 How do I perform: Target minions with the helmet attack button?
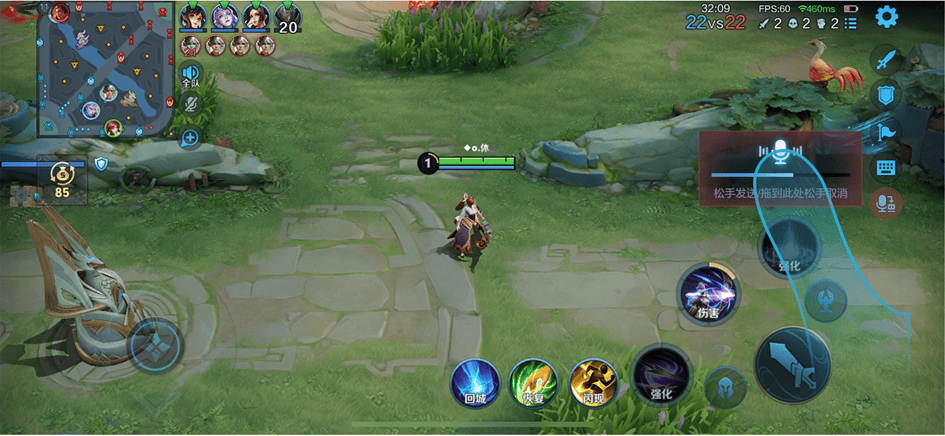pos(724,388)
